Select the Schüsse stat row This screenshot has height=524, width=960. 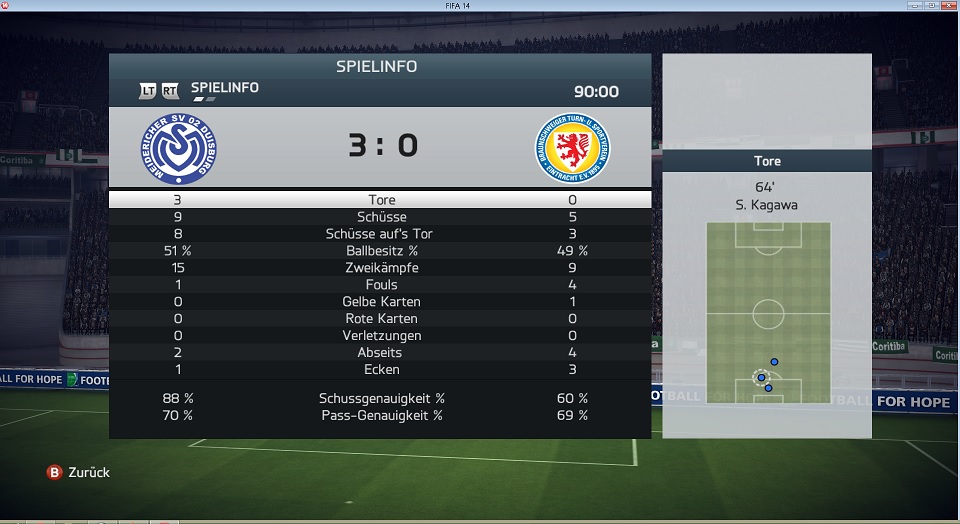[380, 217]
